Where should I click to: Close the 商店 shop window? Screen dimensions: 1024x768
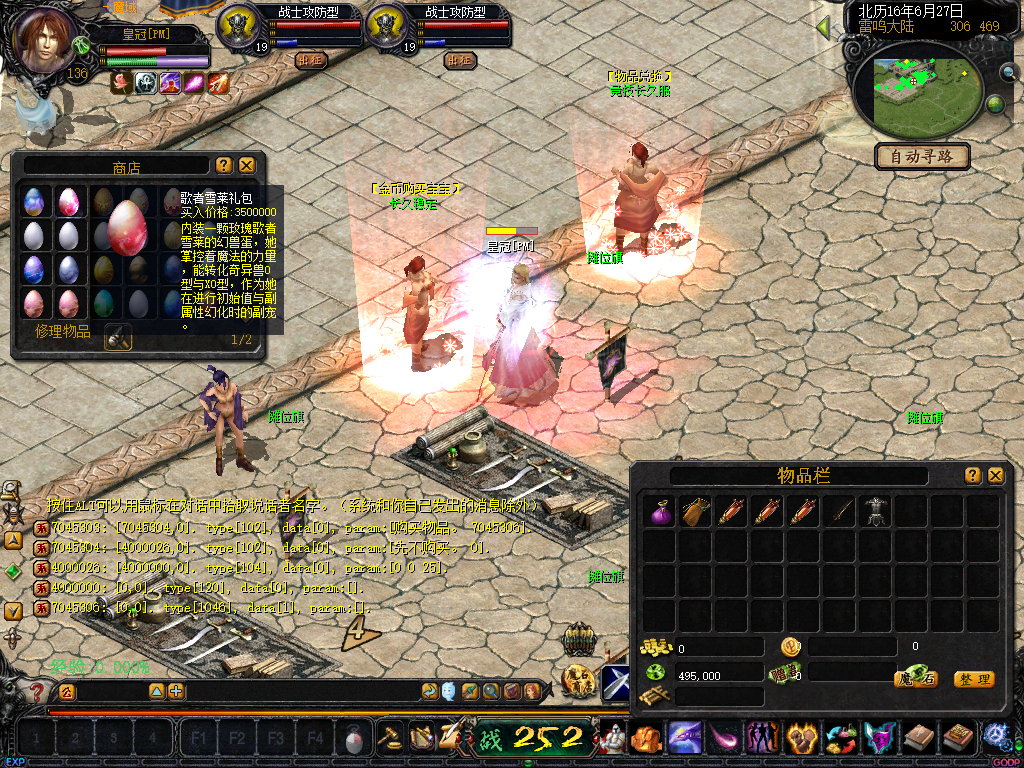[x=247, y=165]
